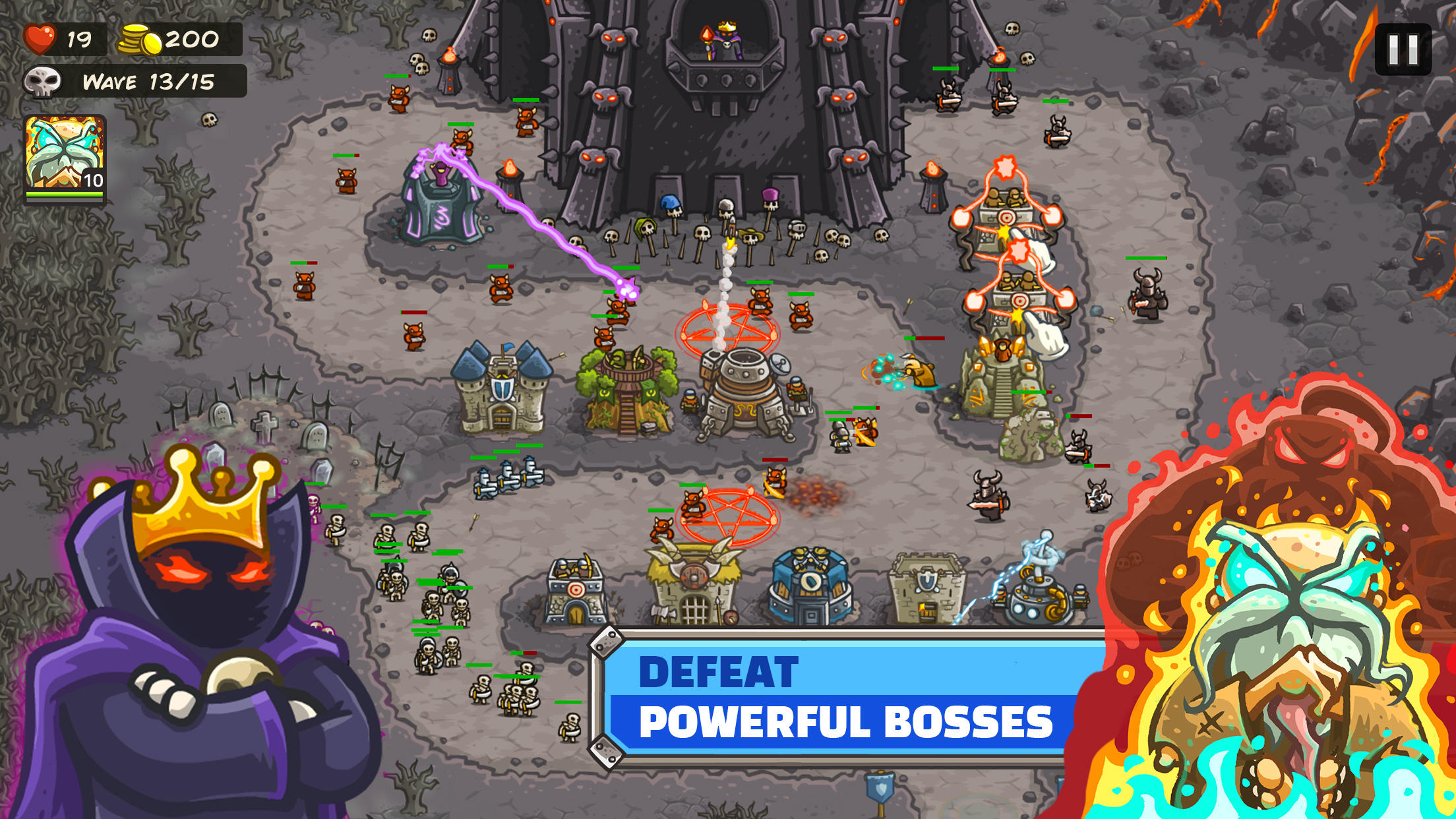The width and height of the screenshot is (1456, 819).
Task: Activate the upper archer tower upgrade target
Action: click(1007, 217)
